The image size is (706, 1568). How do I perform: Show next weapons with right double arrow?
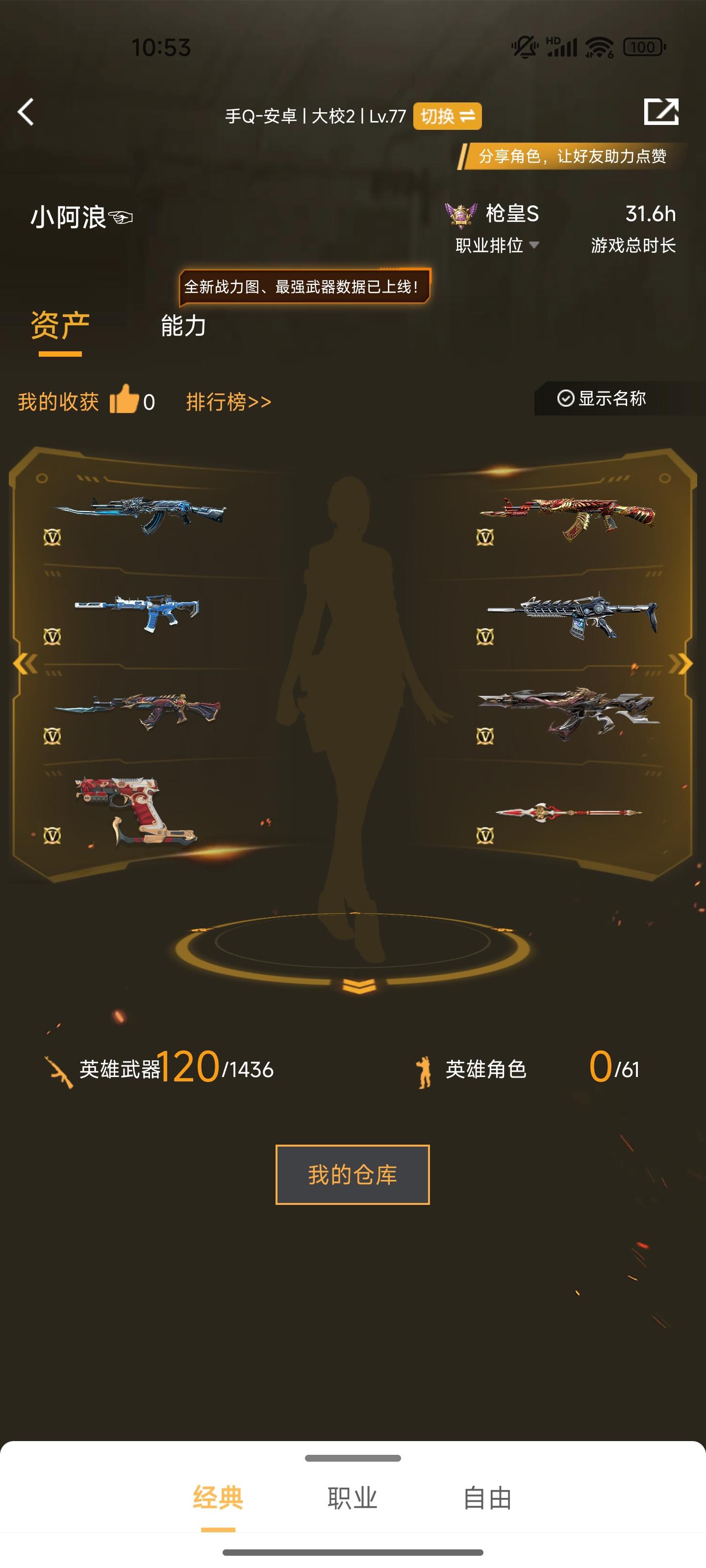click(680, 663)
